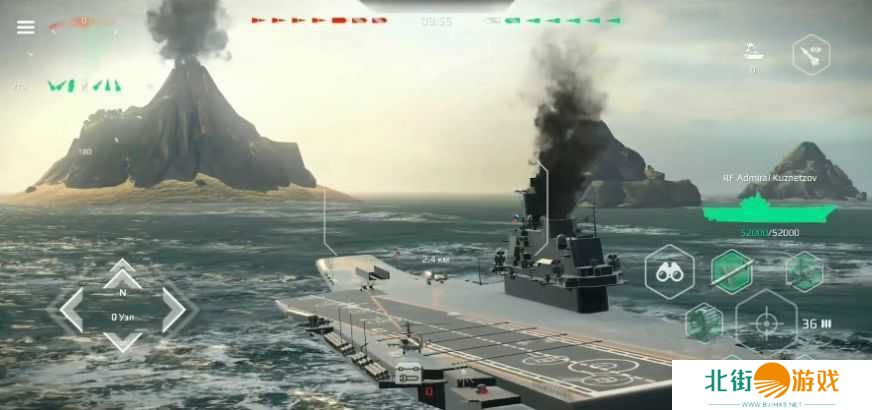This screenshot has width=872, height=410.
Task: Select the aircraft weapon hexagon
Action: coord(804,271)
